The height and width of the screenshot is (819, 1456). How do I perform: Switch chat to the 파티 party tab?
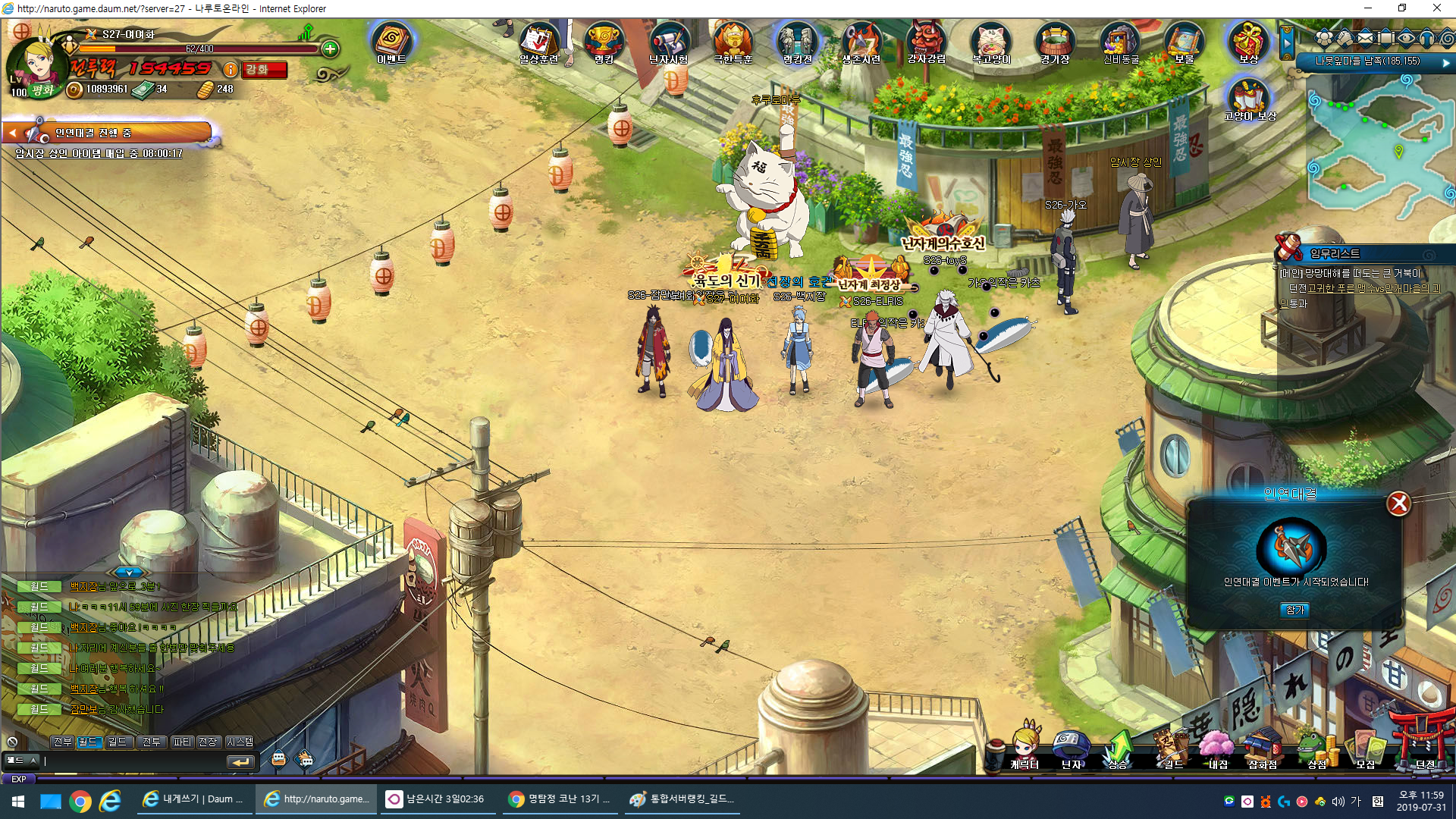tap(182, 742)
